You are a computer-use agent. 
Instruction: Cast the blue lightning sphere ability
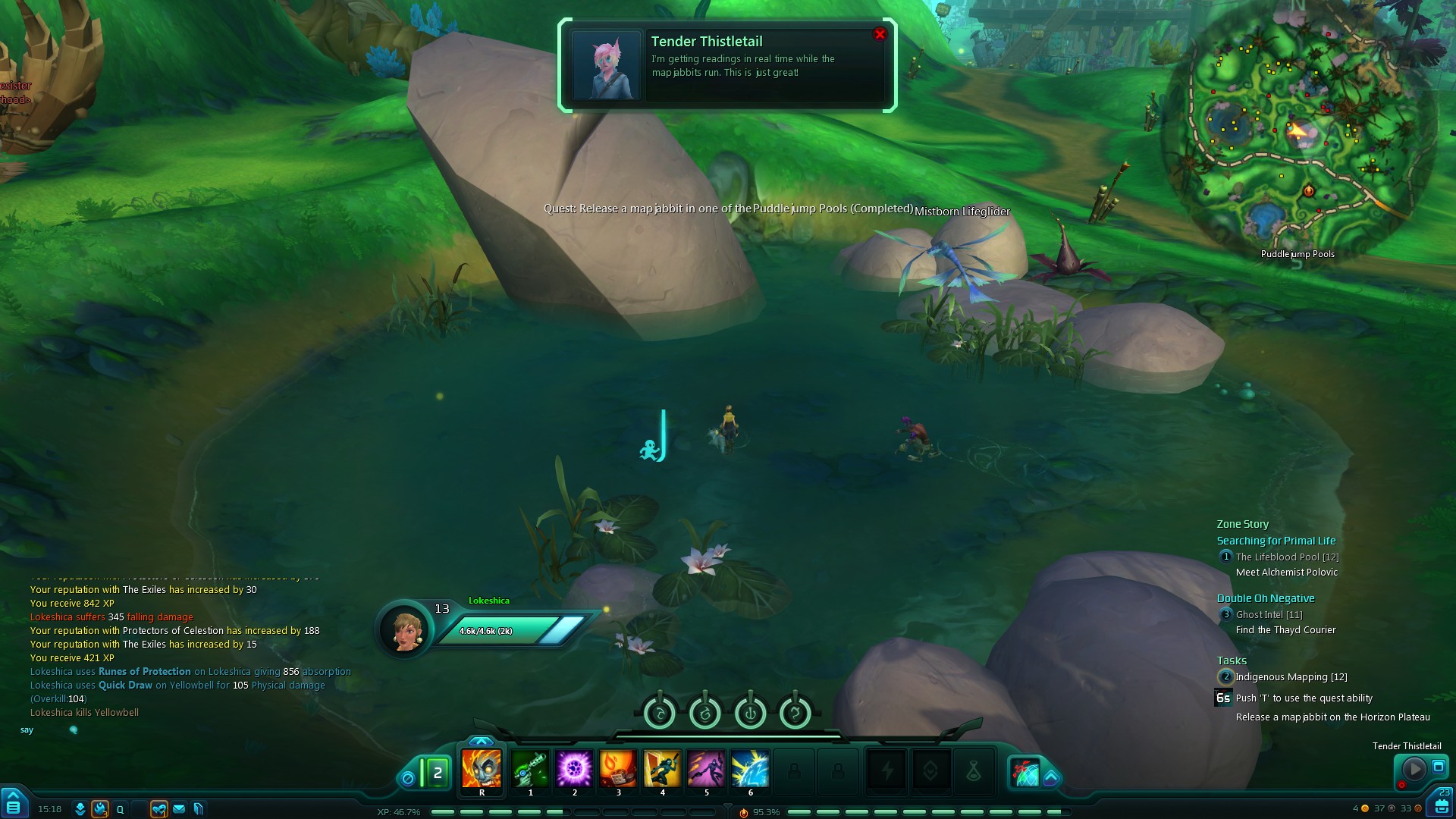(750, 769)
